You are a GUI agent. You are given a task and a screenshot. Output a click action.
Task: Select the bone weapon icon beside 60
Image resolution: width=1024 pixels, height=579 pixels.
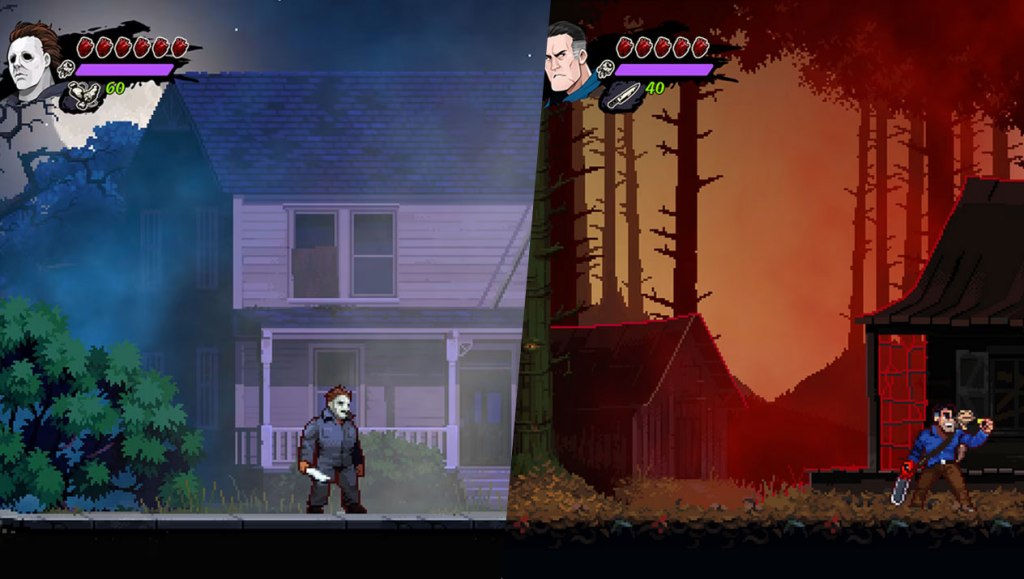84,94
